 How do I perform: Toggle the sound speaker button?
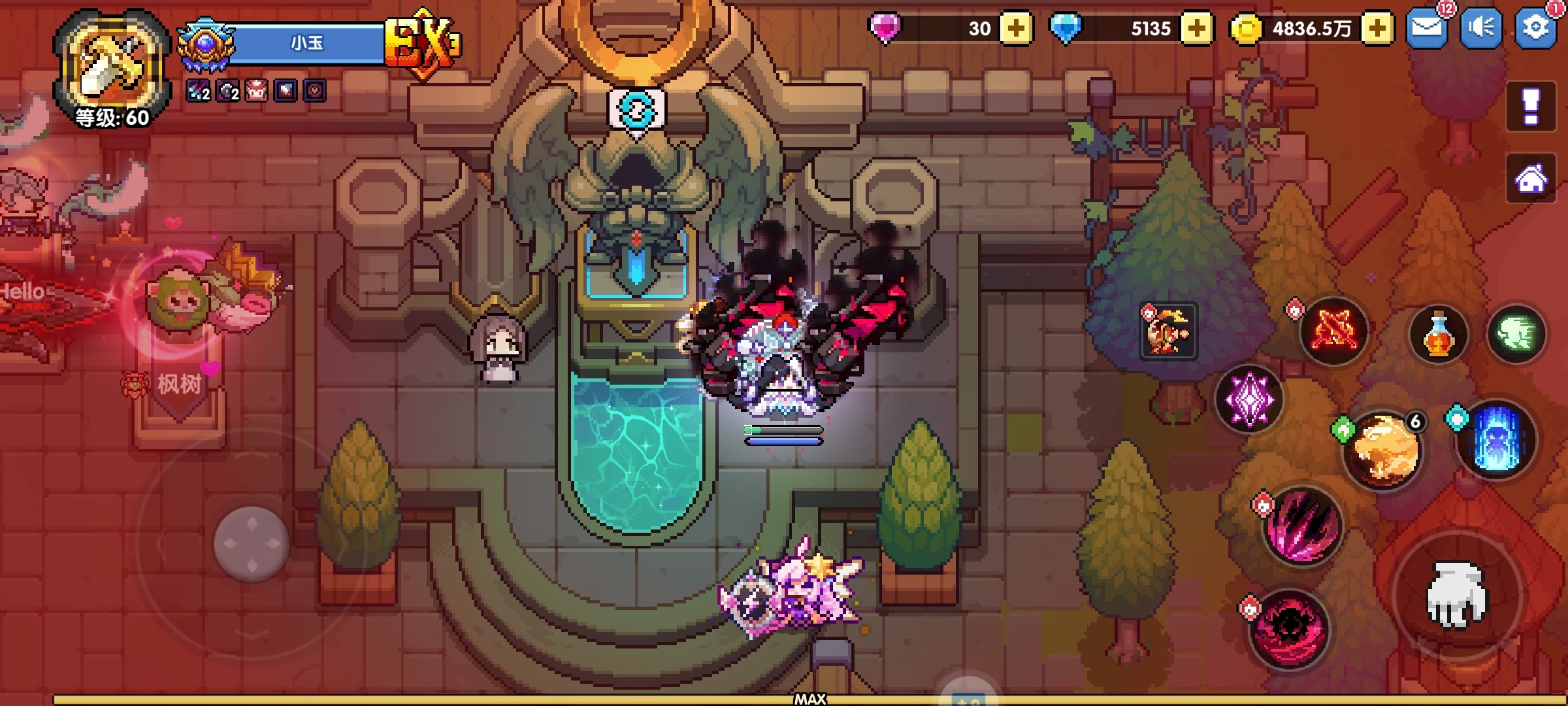1481,28
